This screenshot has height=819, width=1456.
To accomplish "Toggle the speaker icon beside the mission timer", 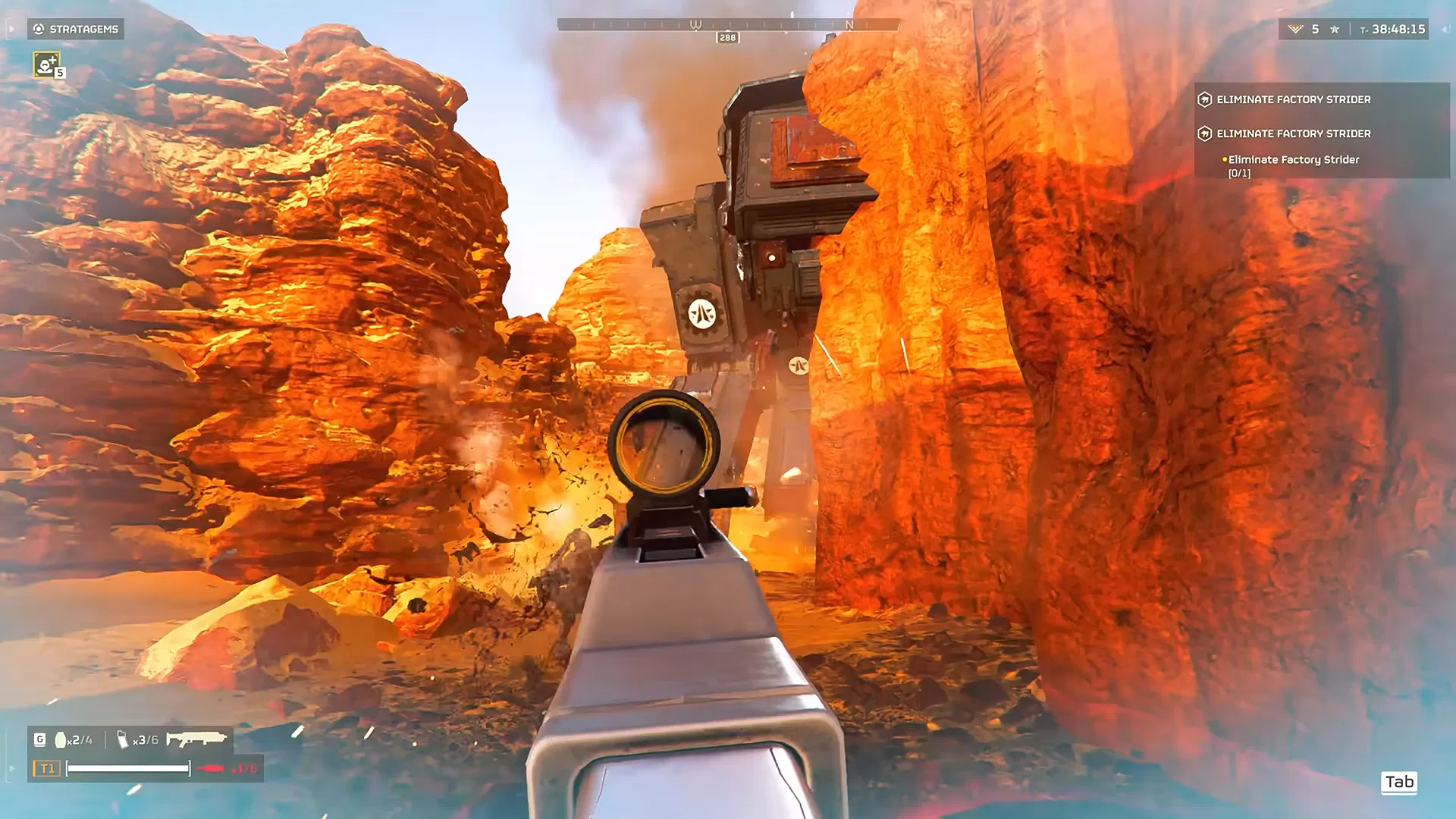I will click(x=1444, y=30).
